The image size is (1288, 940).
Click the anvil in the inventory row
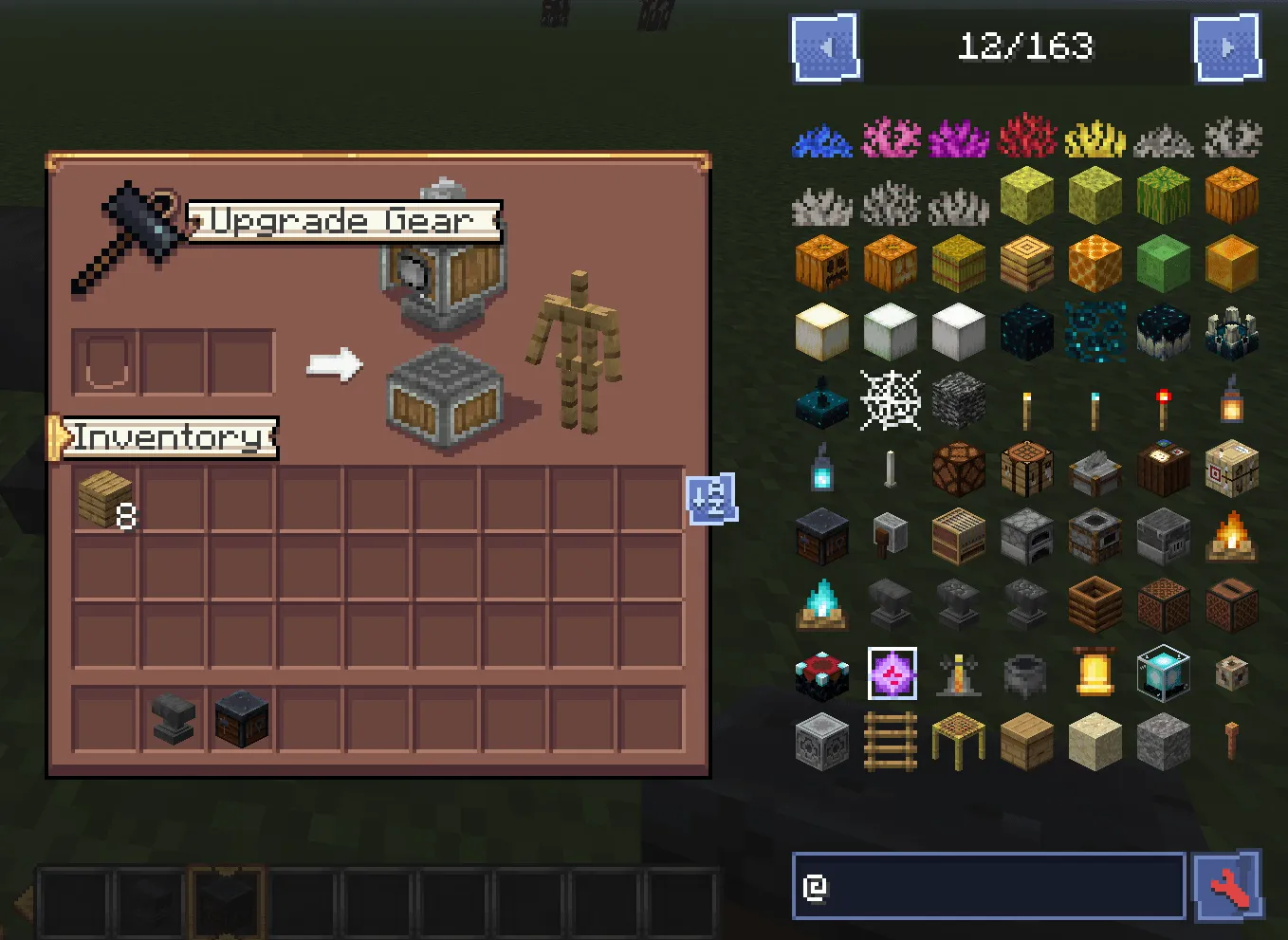coord(172,718)
